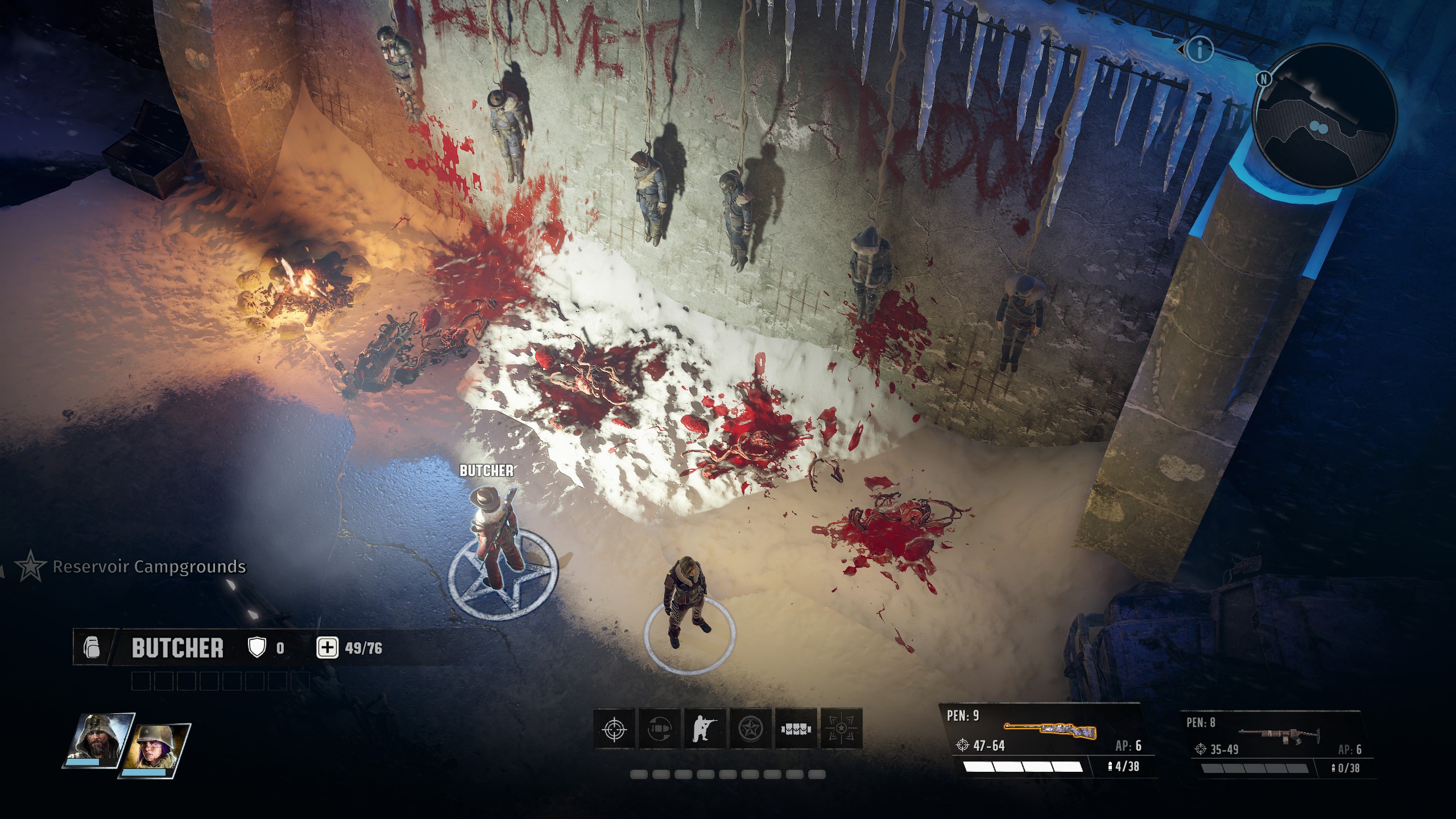
Task: Activate the circled star ability
Action: tap(750, 729)
